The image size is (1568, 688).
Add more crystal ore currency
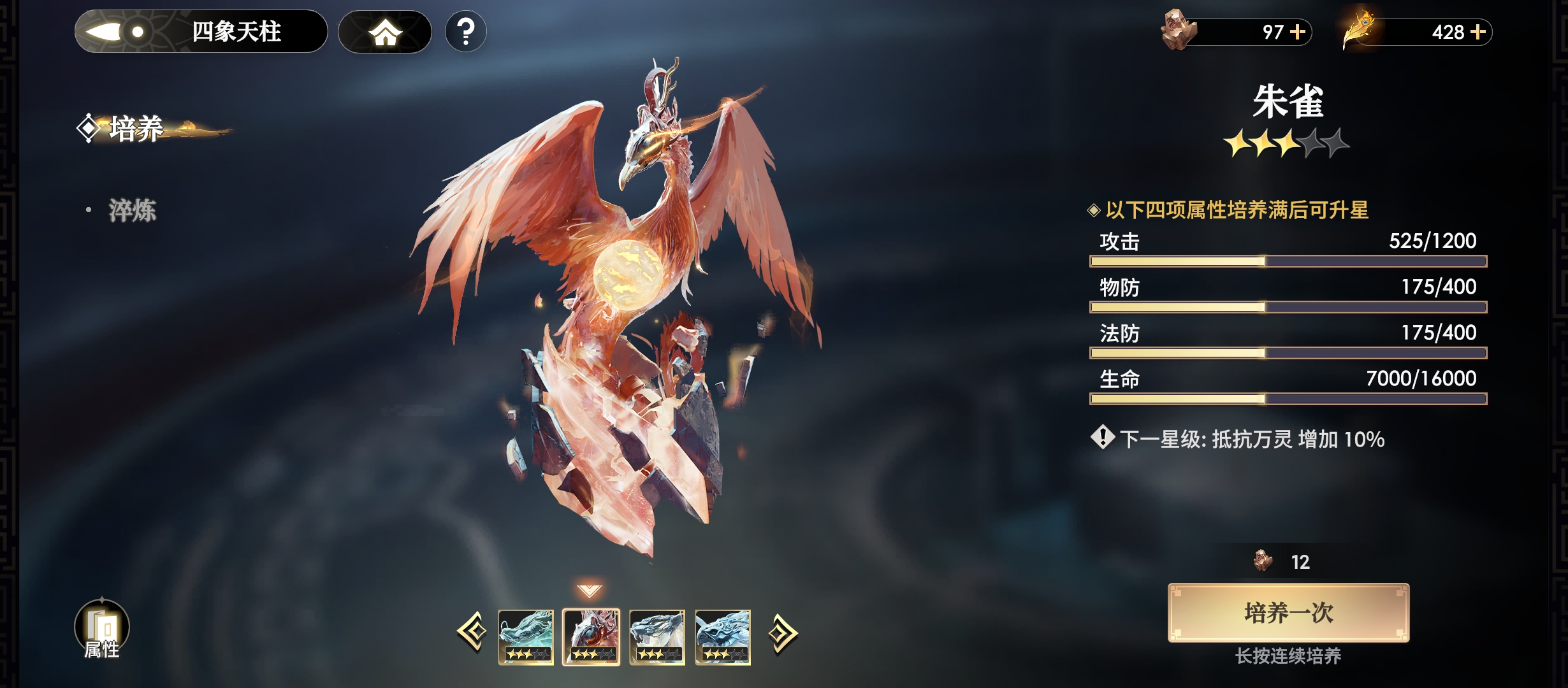coord(1298,32)
